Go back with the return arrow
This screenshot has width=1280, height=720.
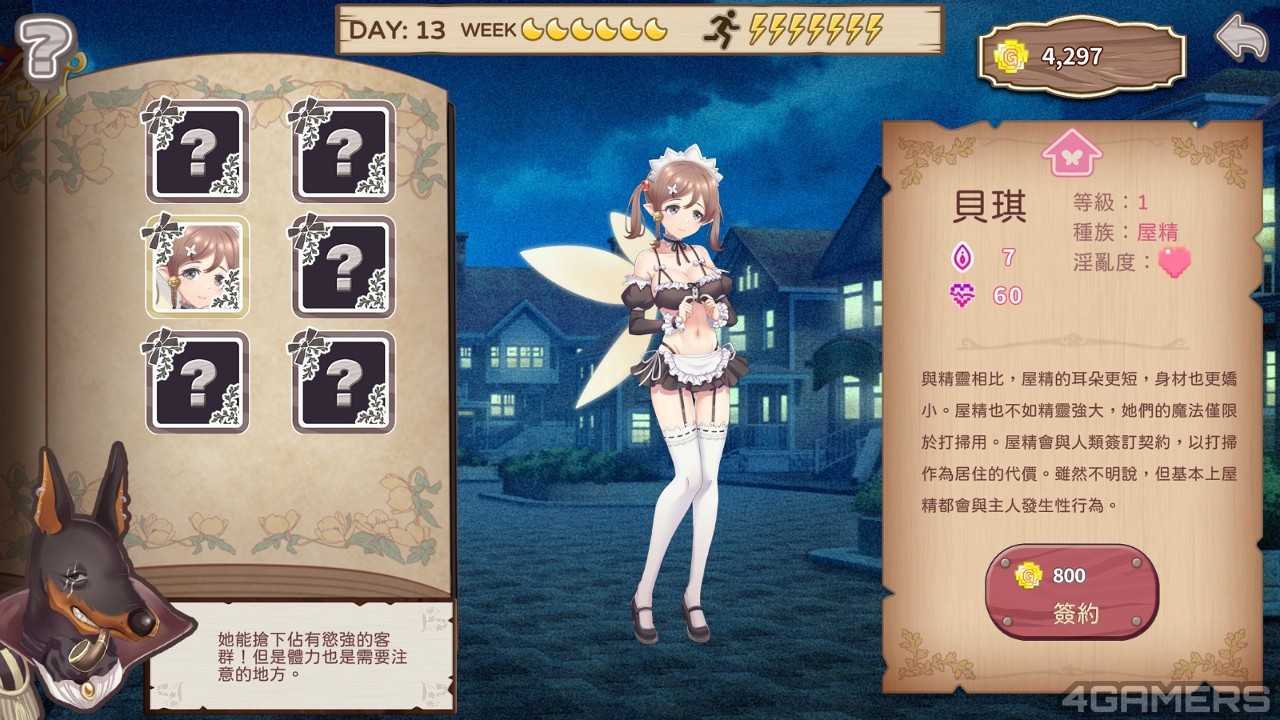[1240, 38]
